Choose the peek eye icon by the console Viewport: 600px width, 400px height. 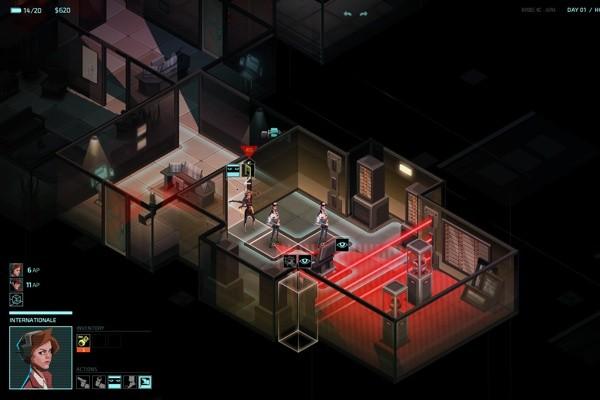coord(342,245)
